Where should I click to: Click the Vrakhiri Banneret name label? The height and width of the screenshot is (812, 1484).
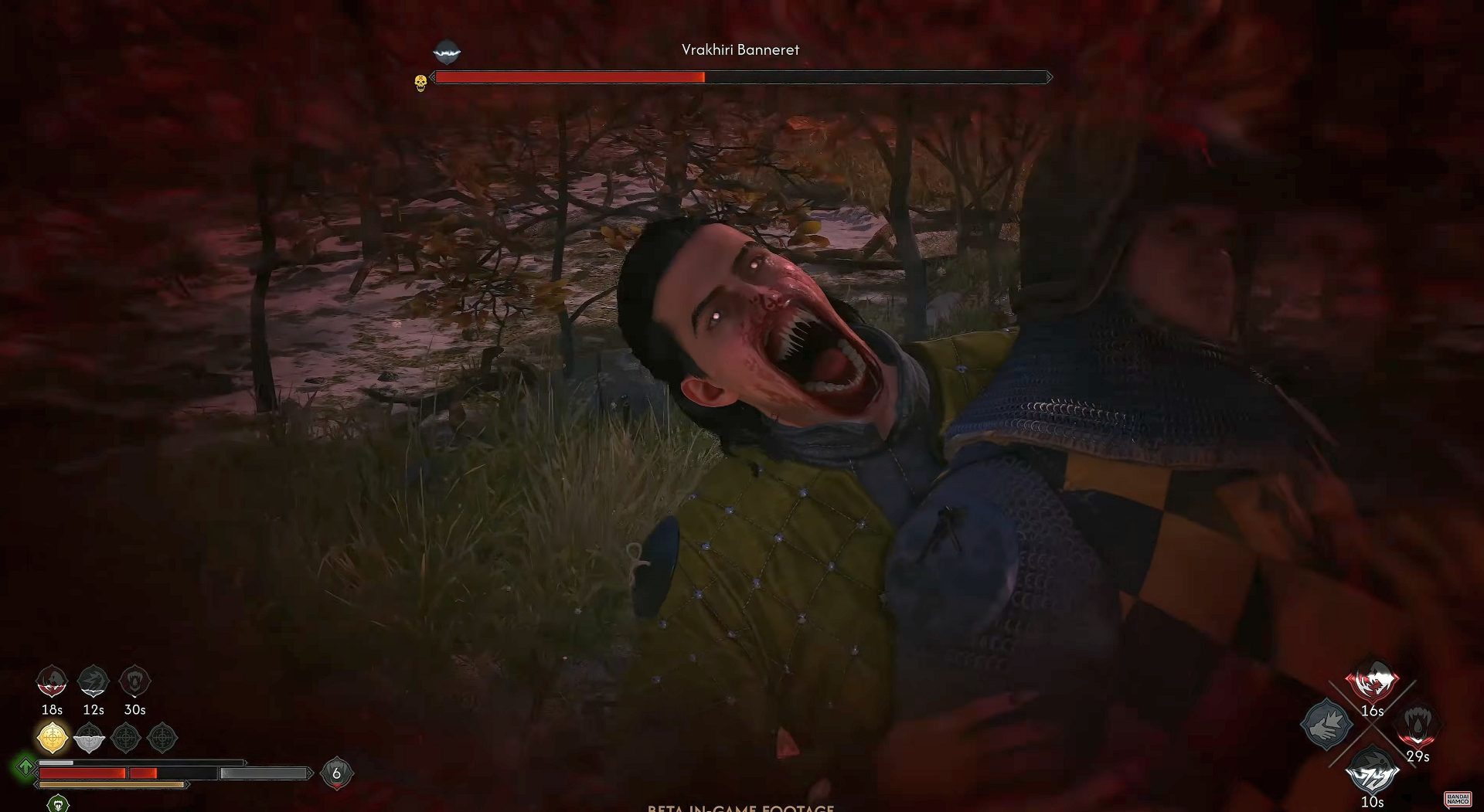click(x=740, y=49)
